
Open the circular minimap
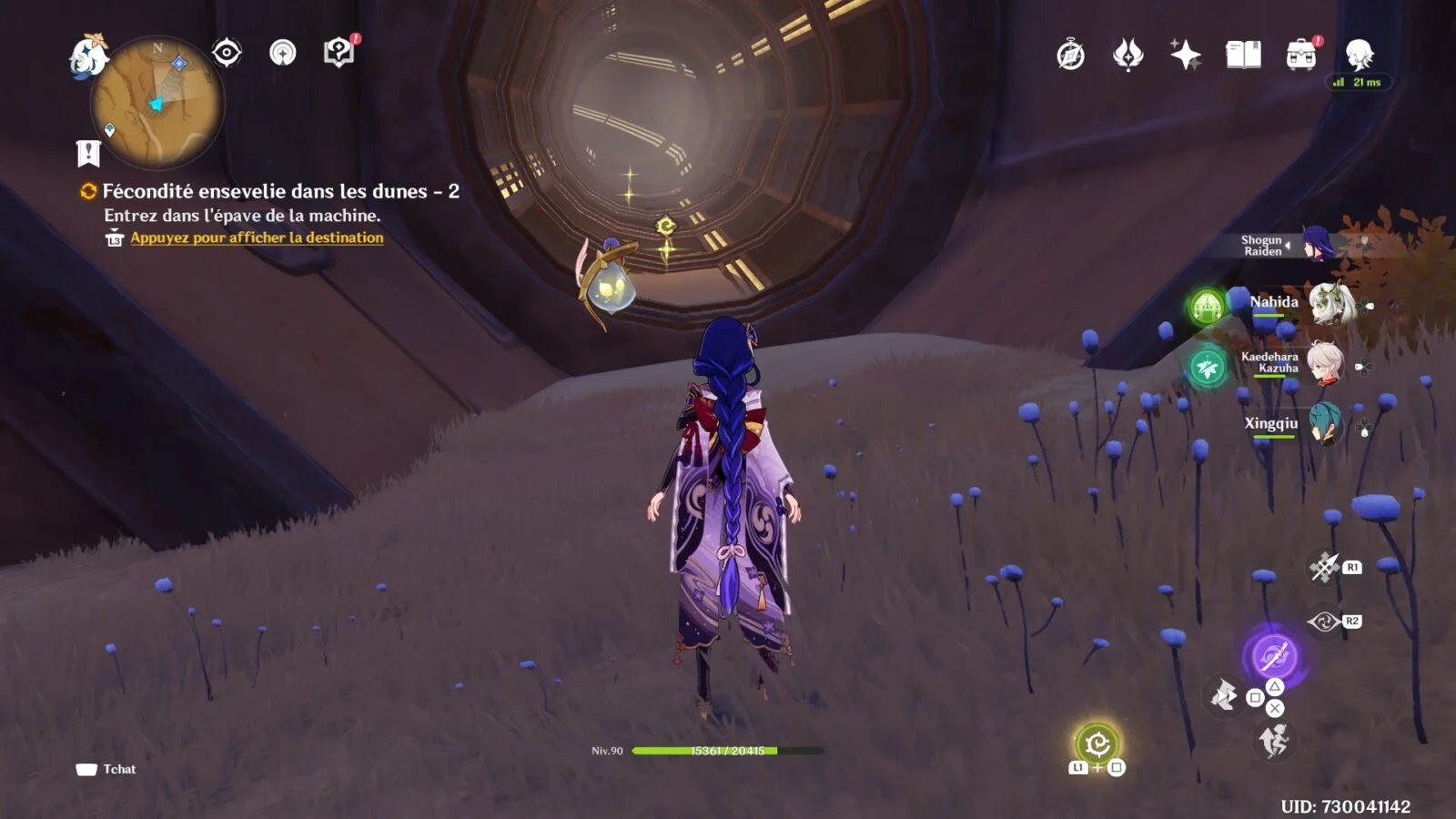click(157, 102)
